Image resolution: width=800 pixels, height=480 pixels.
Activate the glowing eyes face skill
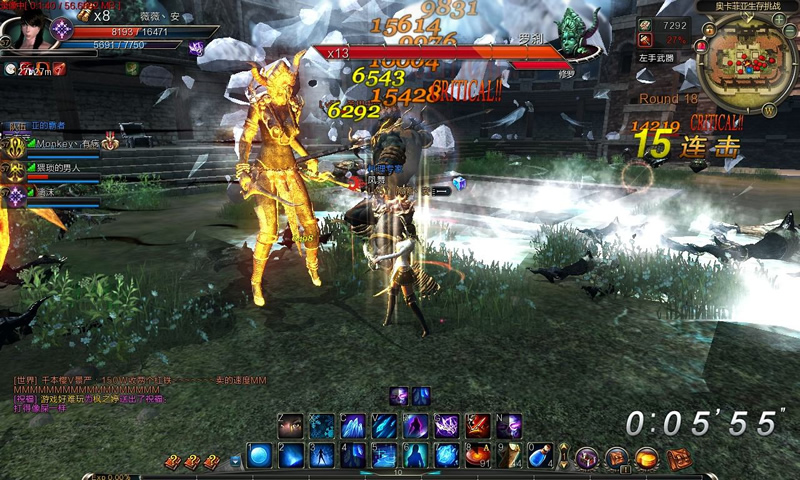pyautogui.click(x=291, y=426)
